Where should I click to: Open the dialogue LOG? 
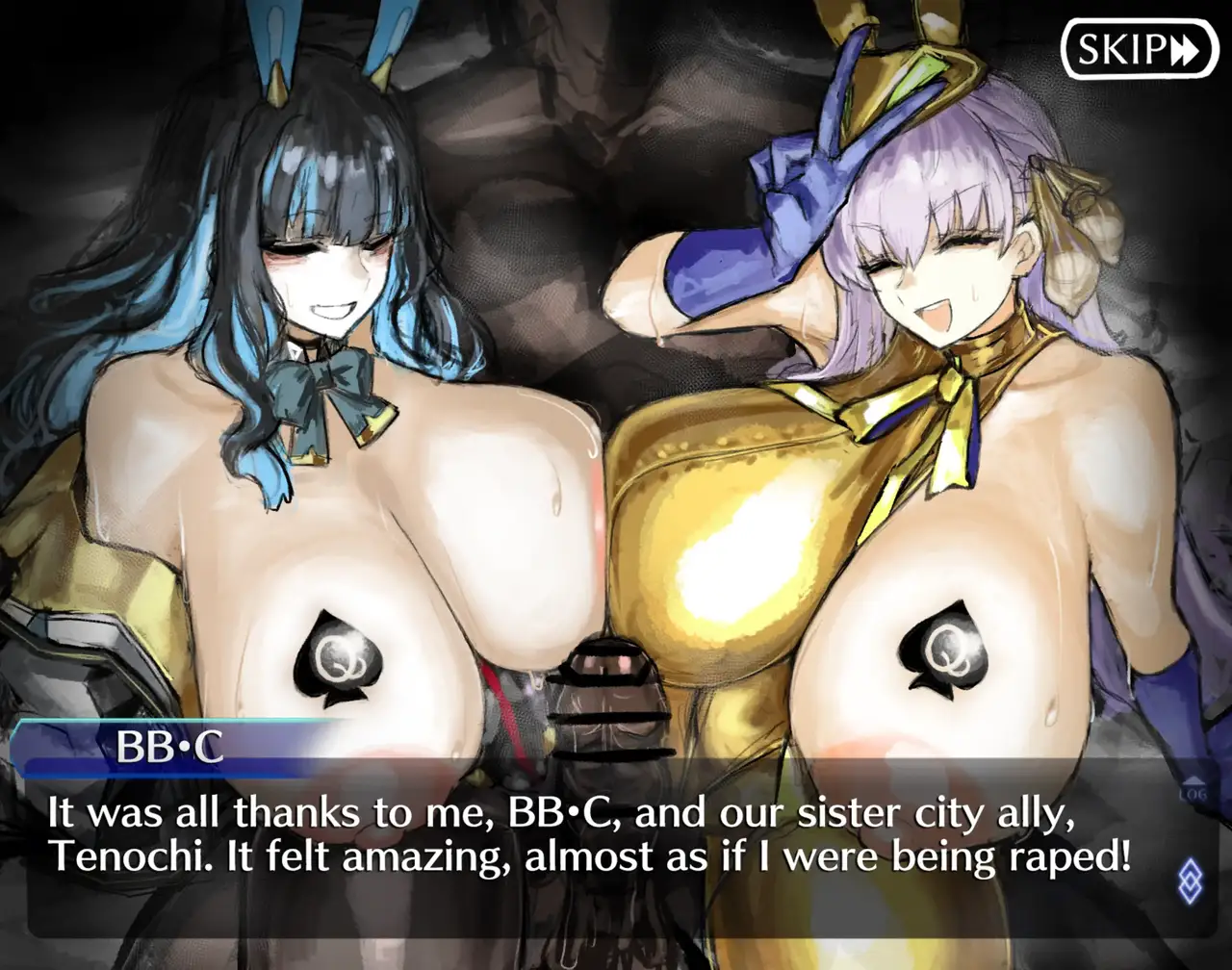click(x=1192, y=791)
